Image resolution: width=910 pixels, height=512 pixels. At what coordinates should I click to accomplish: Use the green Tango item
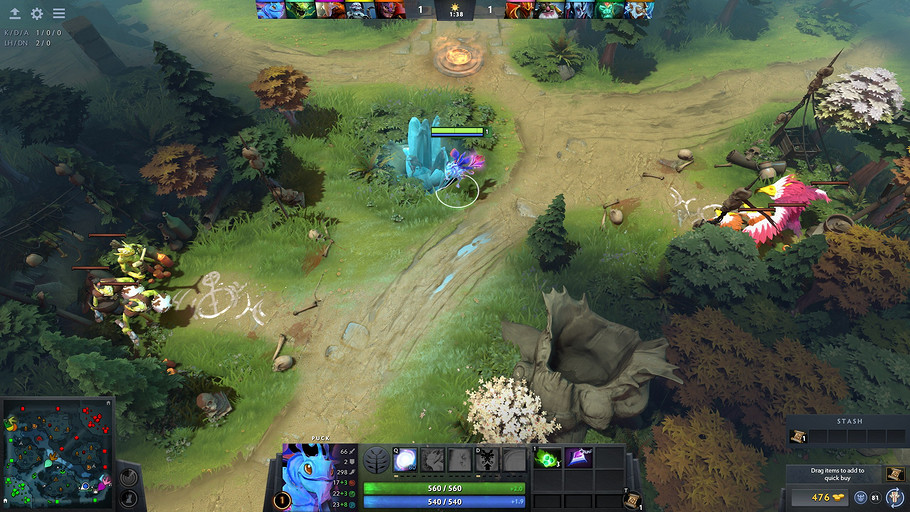[547, 458]
